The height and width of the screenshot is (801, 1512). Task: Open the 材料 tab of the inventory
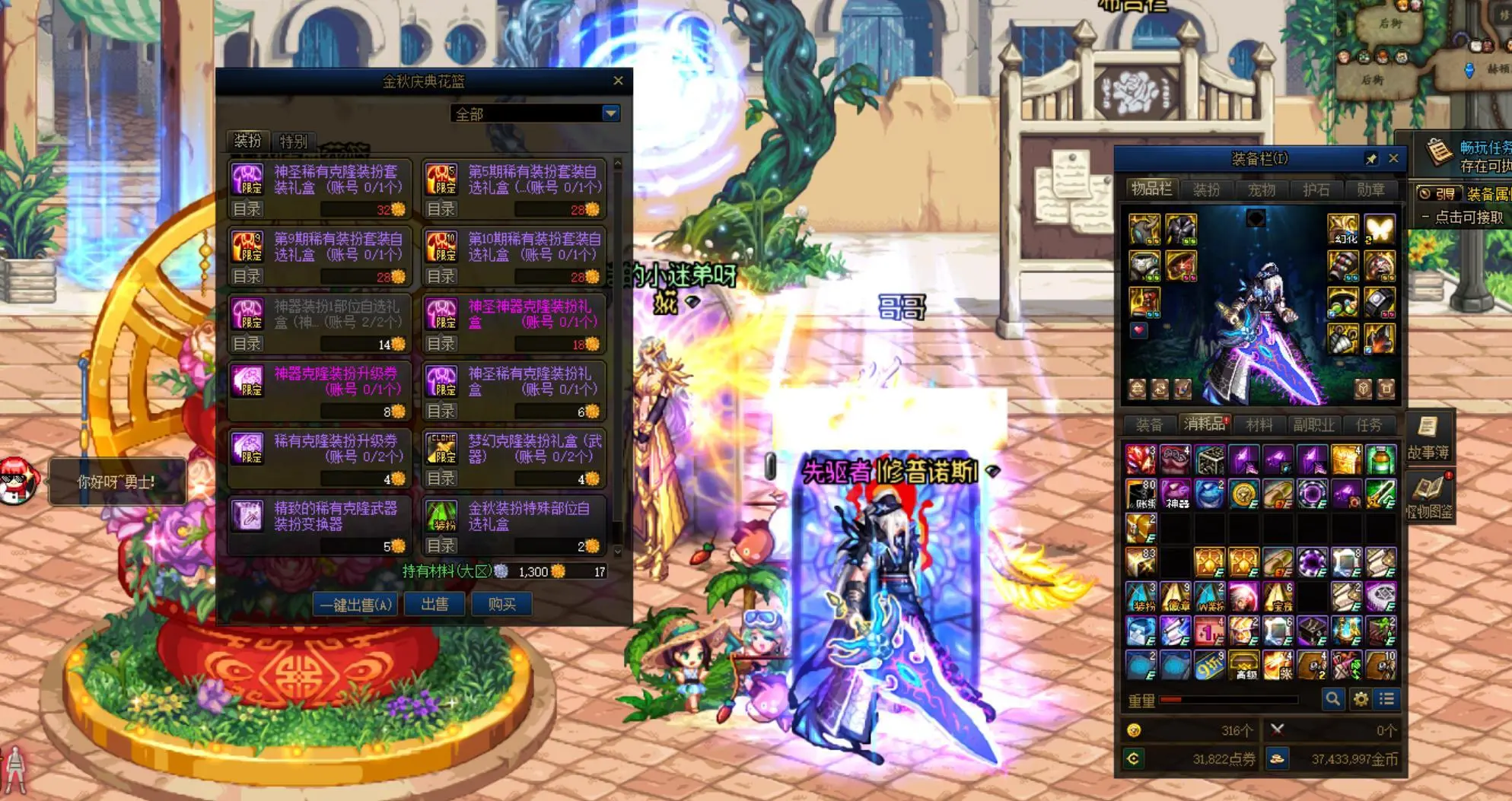click(1261, 425)
